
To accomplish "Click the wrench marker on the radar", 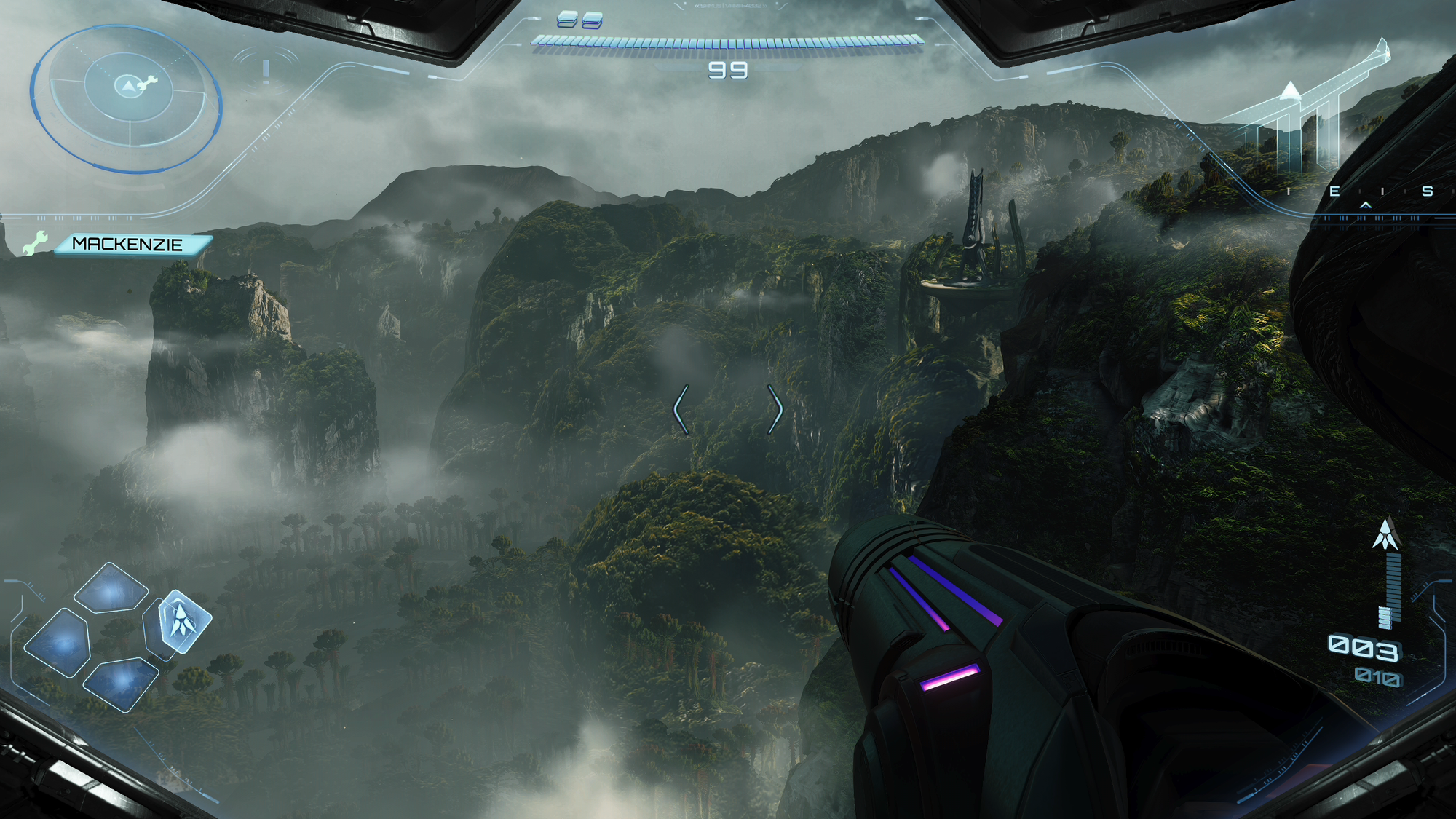I will 148,83.
